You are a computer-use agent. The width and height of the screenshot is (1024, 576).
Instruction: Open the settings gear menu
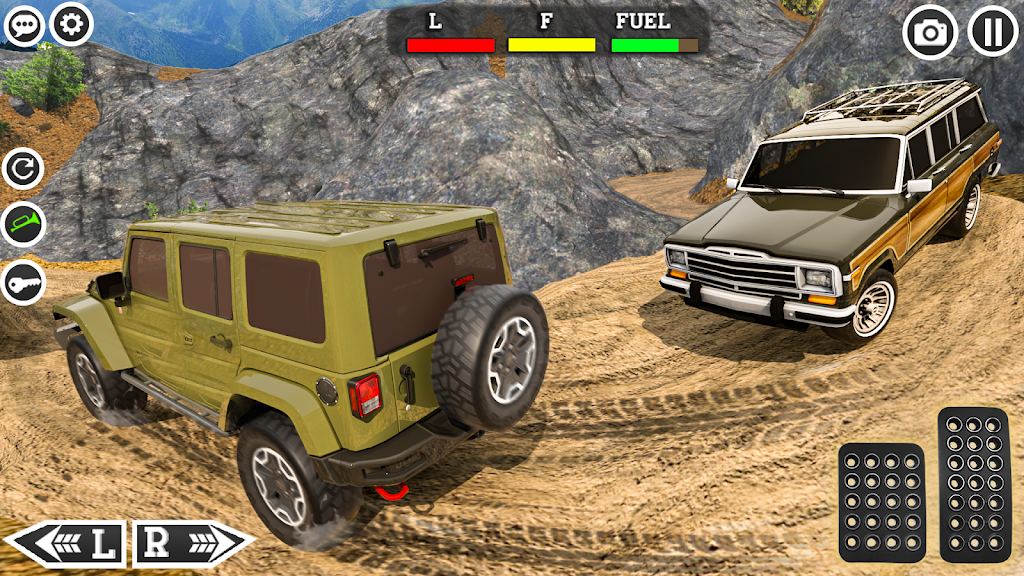pyautogui.click(x=72, y=25)
